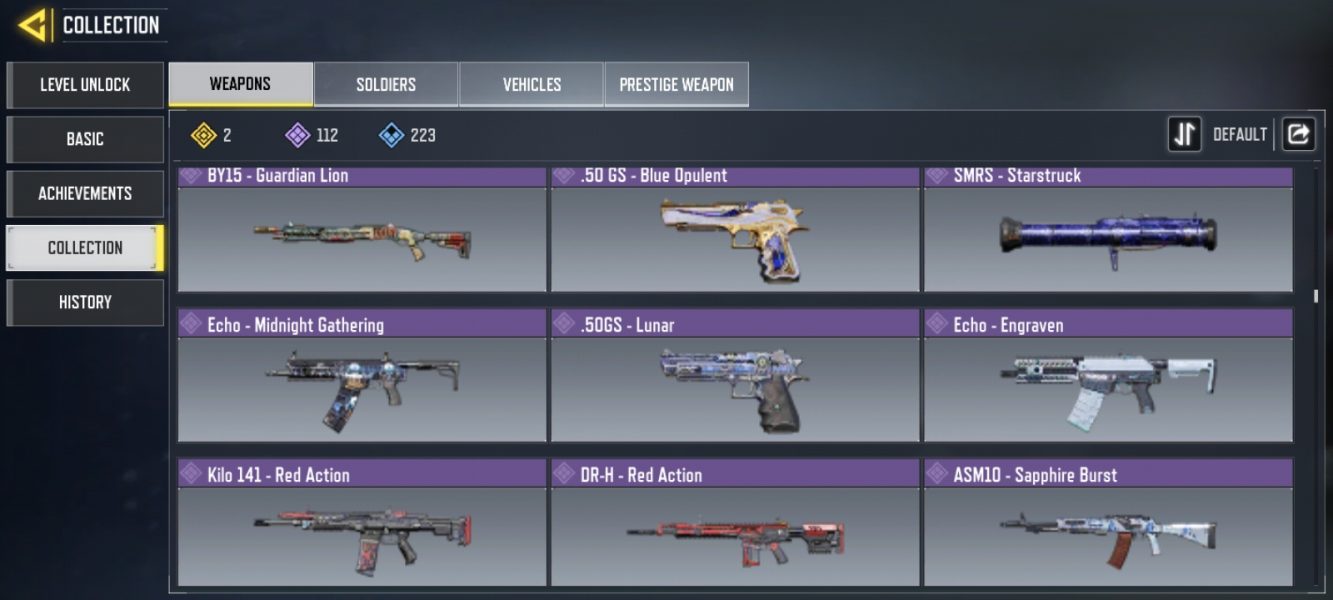Toggle the sort order button
The height and width of the screenshot is (600, 1333).
pyautogui.click(x=1185, y=135)
